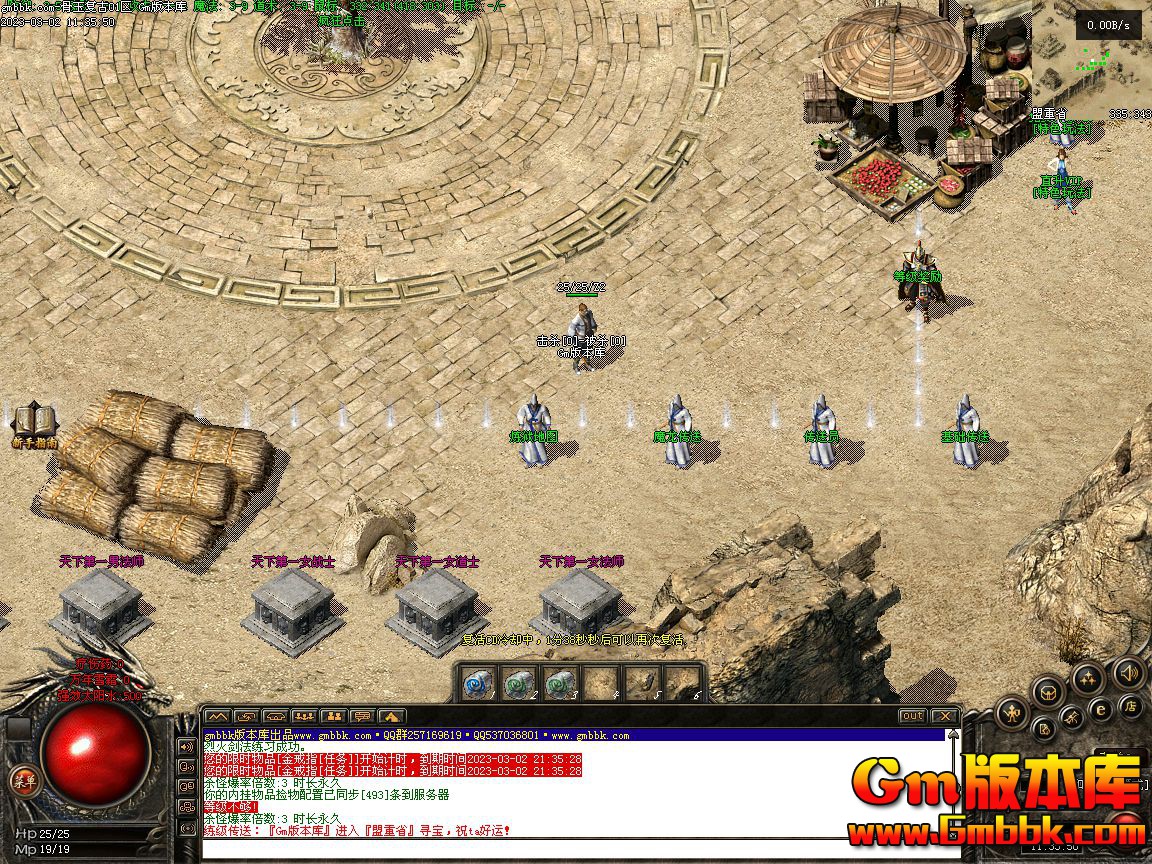Viewport: 1152px width, 864px height.
Task: Open the 新手指南 beginner guide book
Action: (34, 421)
